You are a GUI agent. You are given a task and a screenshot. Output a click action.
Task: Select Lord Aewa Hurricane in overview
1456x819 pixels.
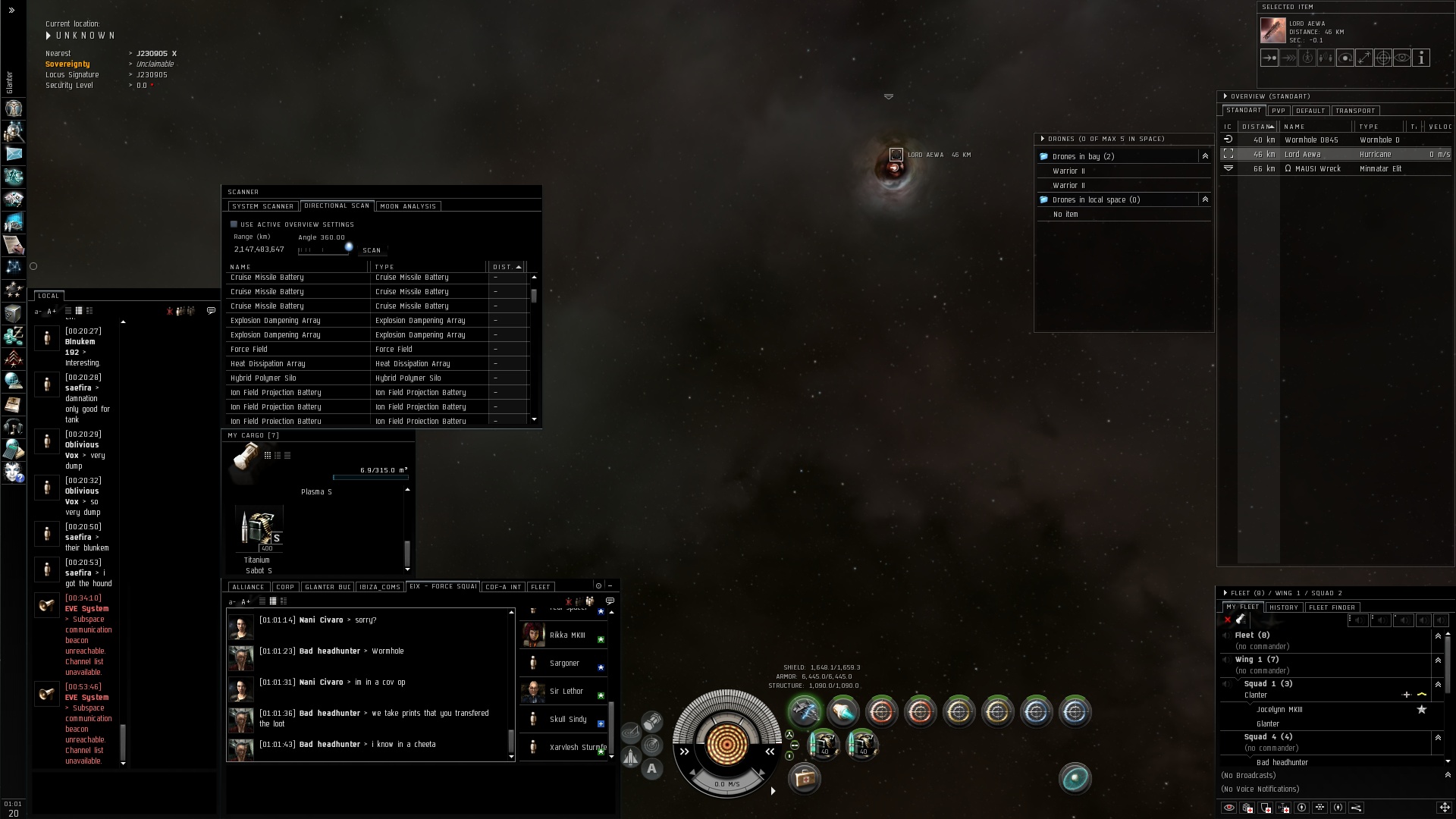(x=1335, y=155)
